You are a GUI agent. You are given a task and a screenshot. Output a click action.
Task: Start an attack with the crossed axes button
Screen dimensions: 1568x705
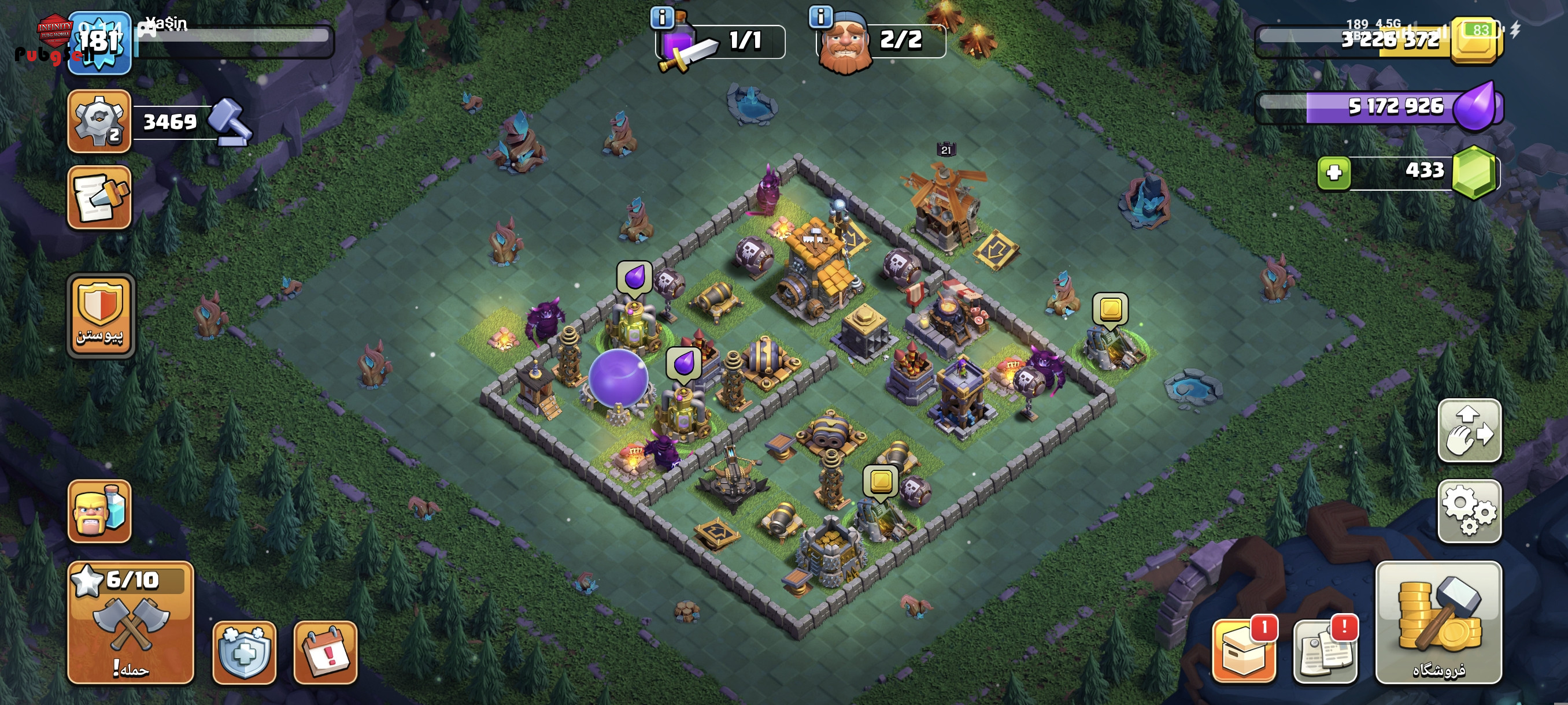[130, 622]
